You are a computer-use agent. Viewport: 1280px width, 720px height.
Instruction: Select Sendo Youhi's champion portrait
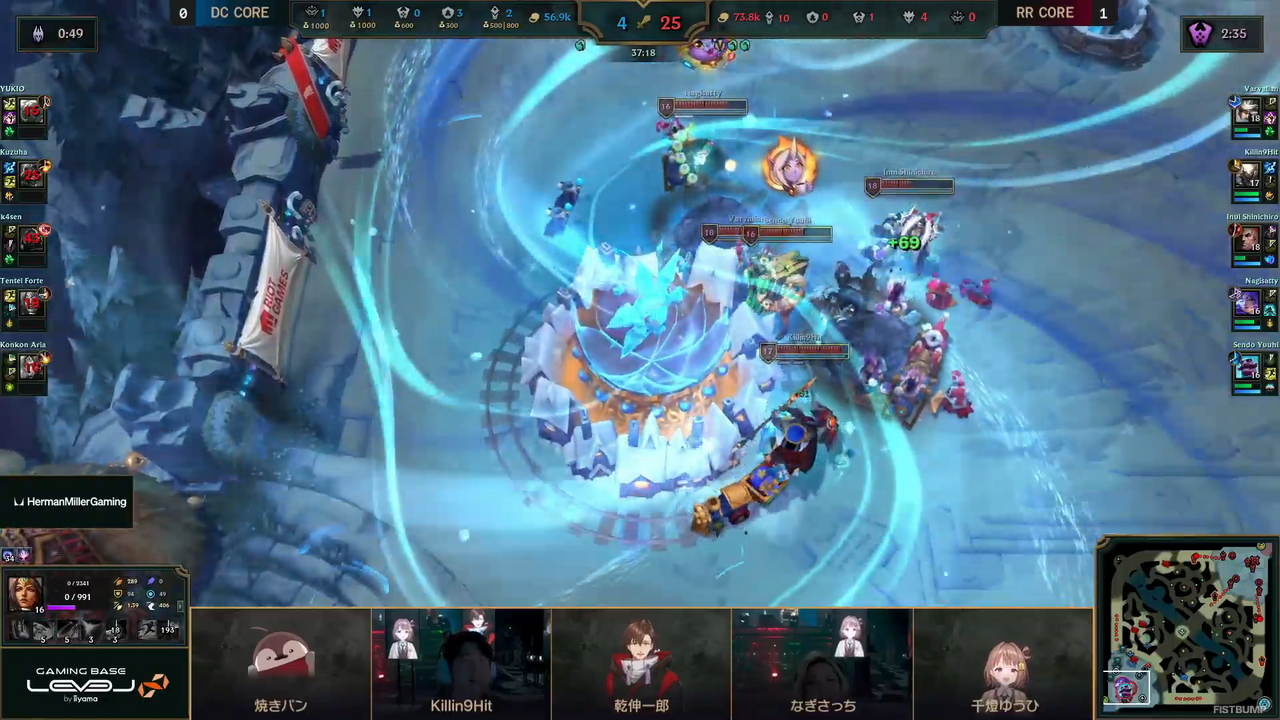click(1247, 366)
